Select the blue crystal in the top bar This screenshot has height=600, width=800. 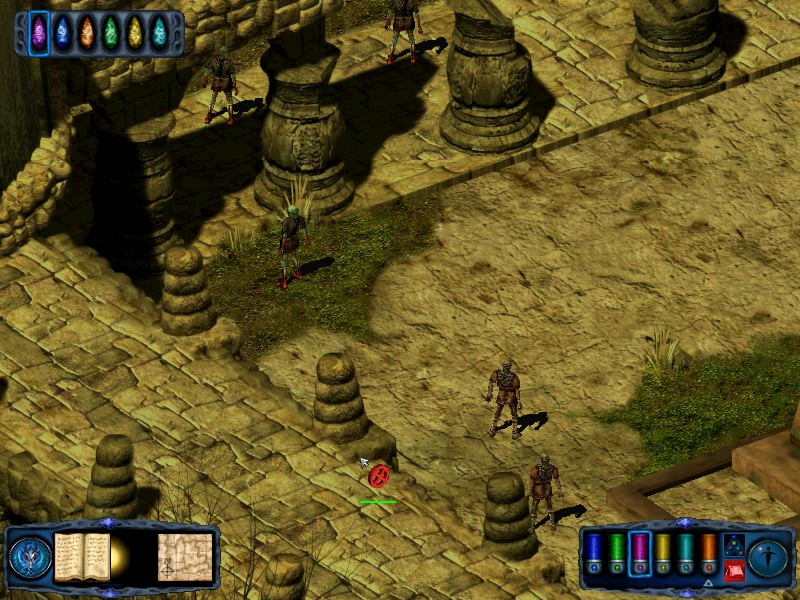pyautogui.click(x=63, y=32)
